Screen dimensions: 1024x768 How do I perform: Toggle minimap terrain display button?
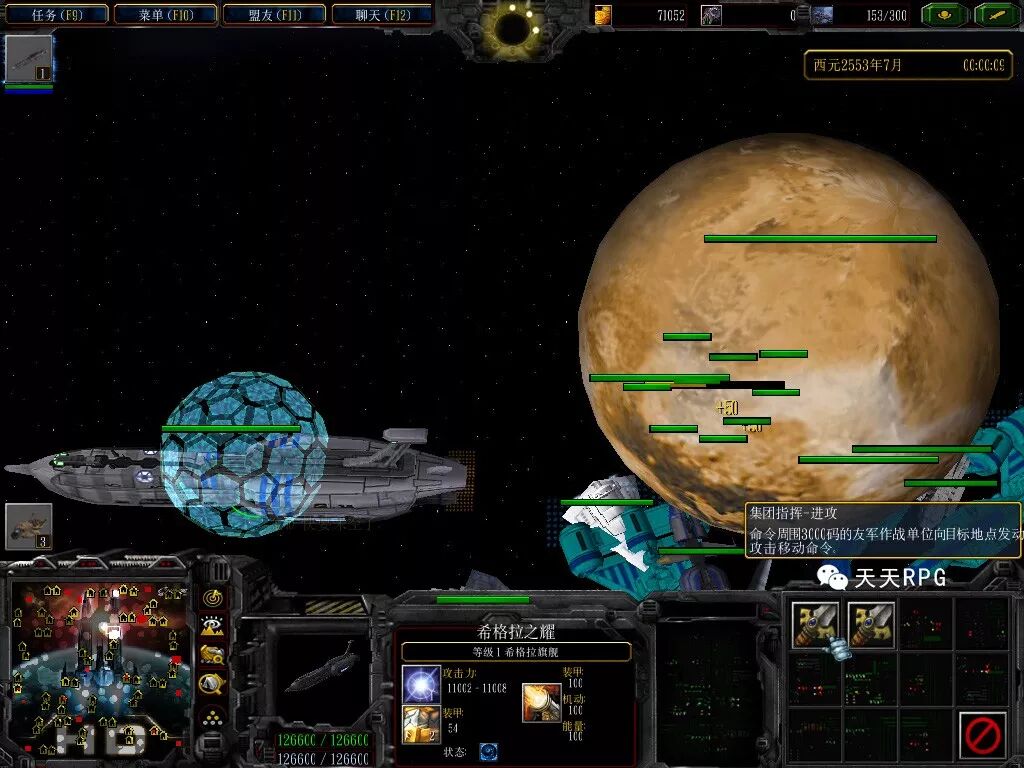[x=212, y=627]
